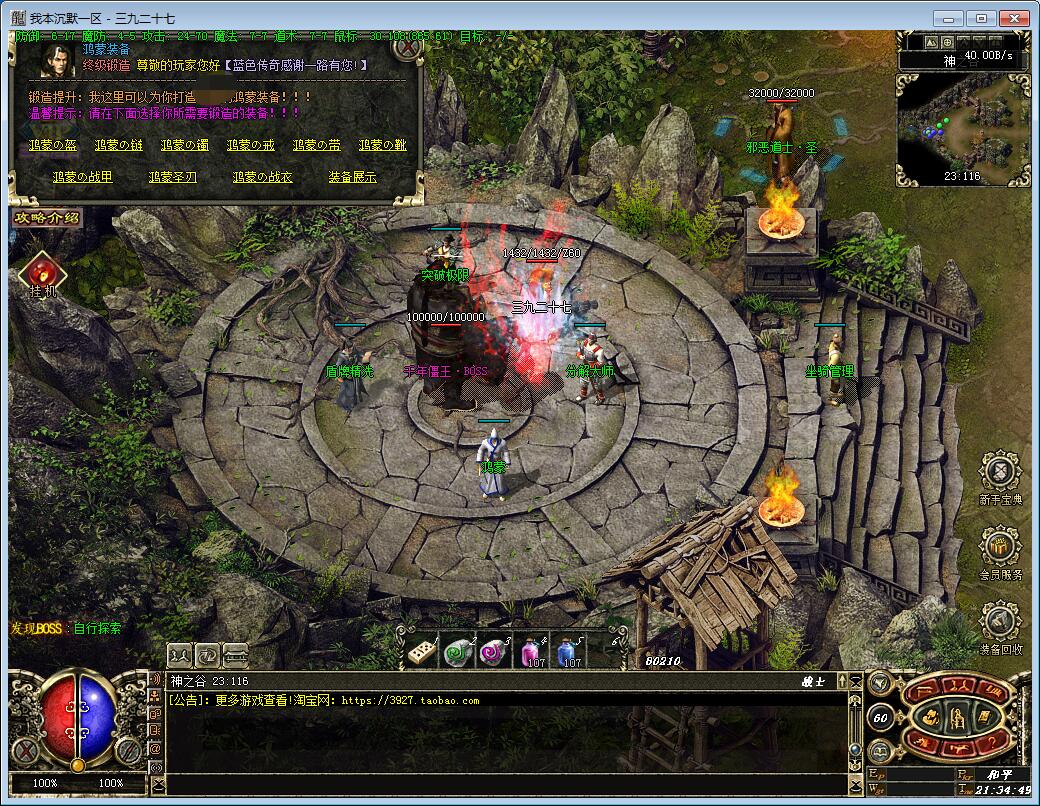Select the 鸿蒙圣刃 forging link

pos(173,177)
